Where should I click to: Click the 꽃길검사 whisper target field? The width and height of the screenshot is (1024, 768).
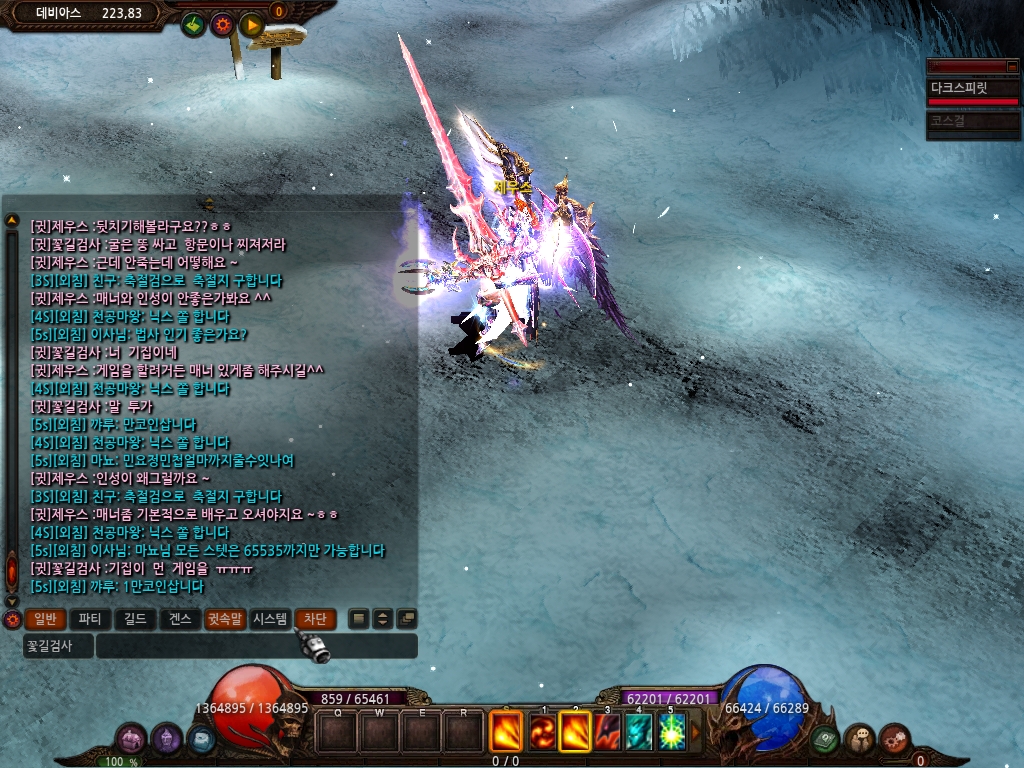(x=58, y=646)
